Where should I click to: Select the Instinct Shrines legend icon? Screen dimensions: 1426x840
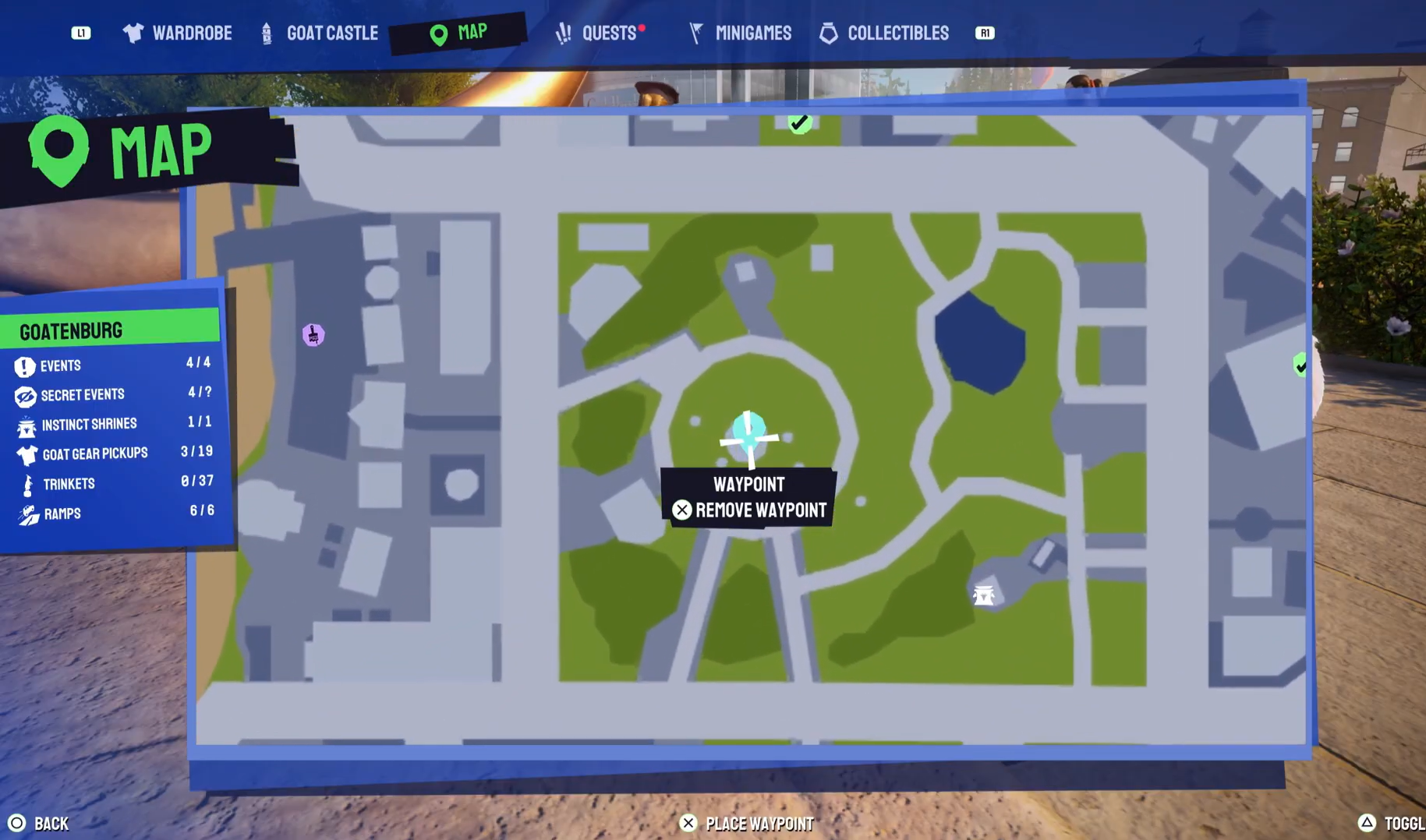pyautogui.click(x=26, y=425)
